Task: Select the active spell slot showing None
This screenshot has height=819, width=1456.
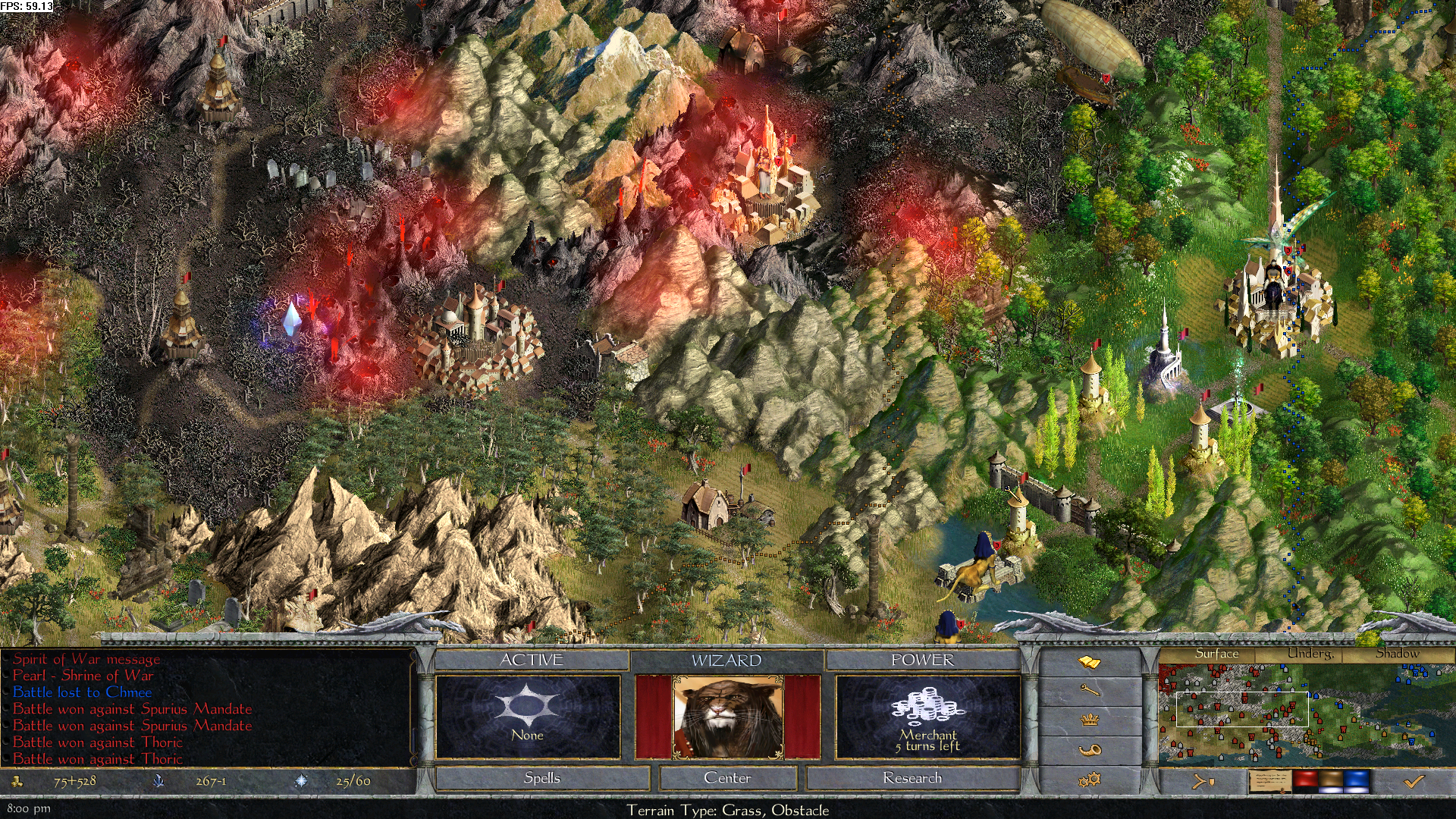Action: (528, 717)
